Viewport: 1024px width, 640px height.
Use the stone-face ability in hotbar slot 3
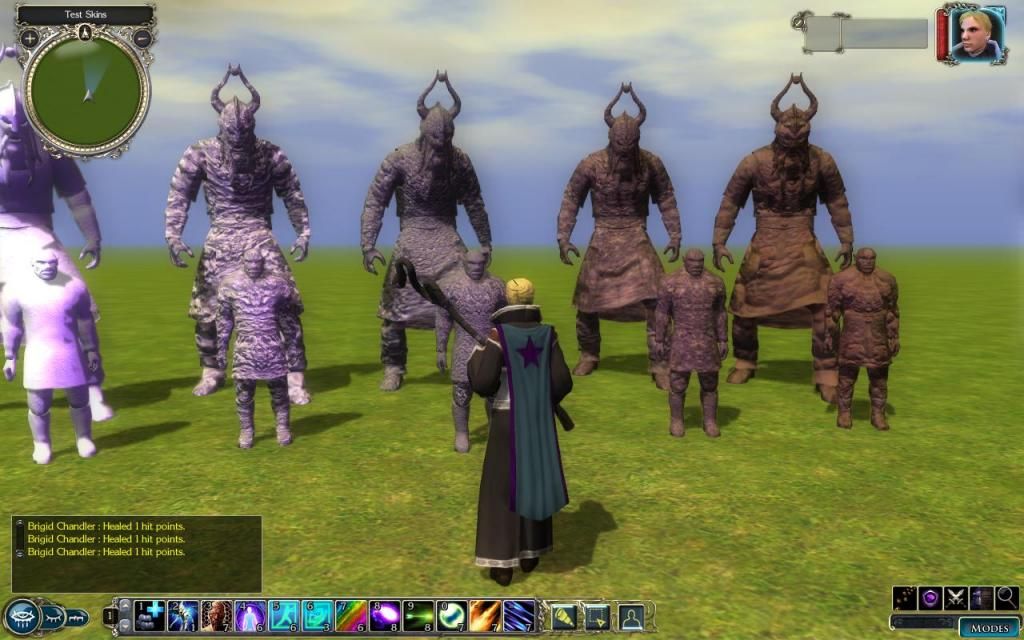coord(216,615)
